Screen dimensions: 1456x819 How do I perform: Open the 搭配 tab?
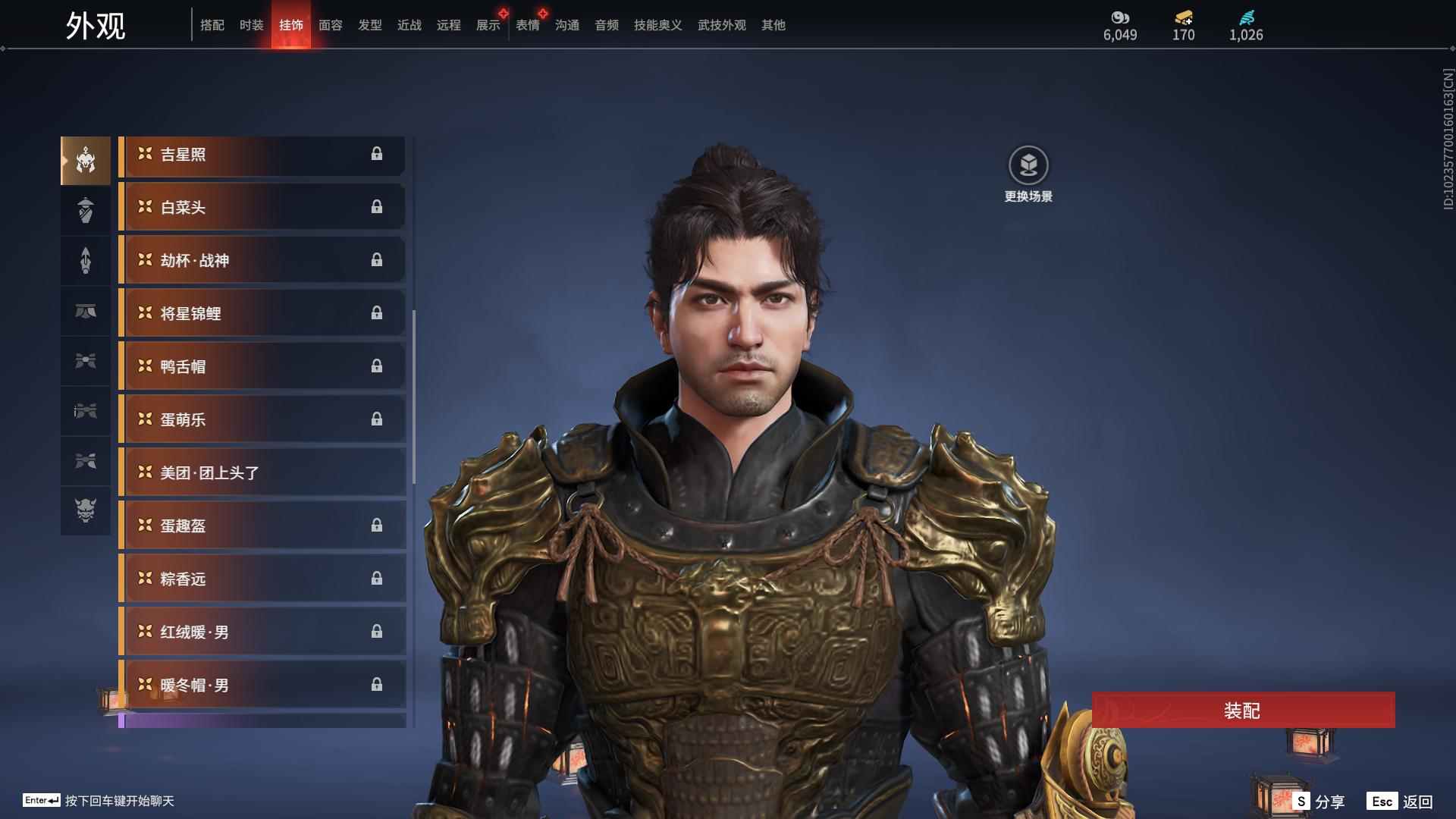[x=212, y=25]
